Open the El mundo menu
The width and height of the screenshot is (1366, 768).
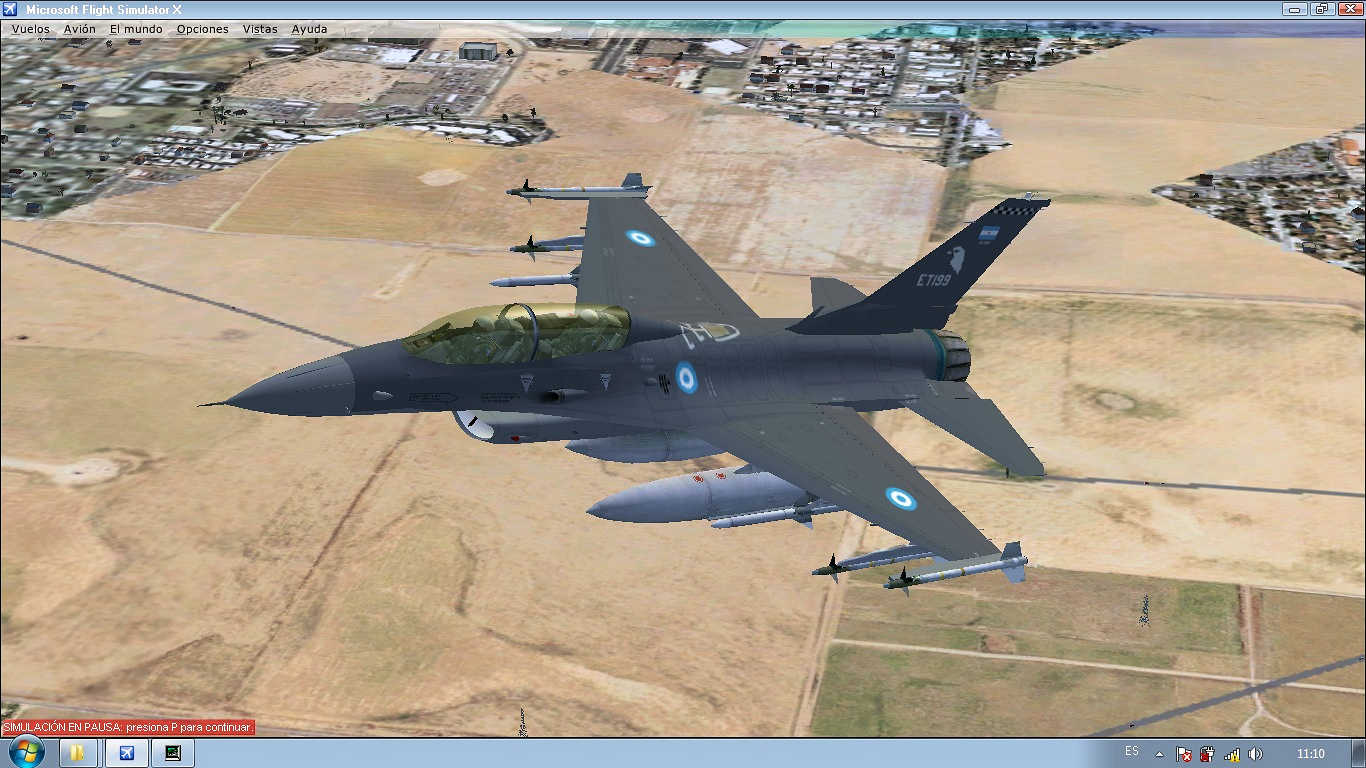[136, 29]
